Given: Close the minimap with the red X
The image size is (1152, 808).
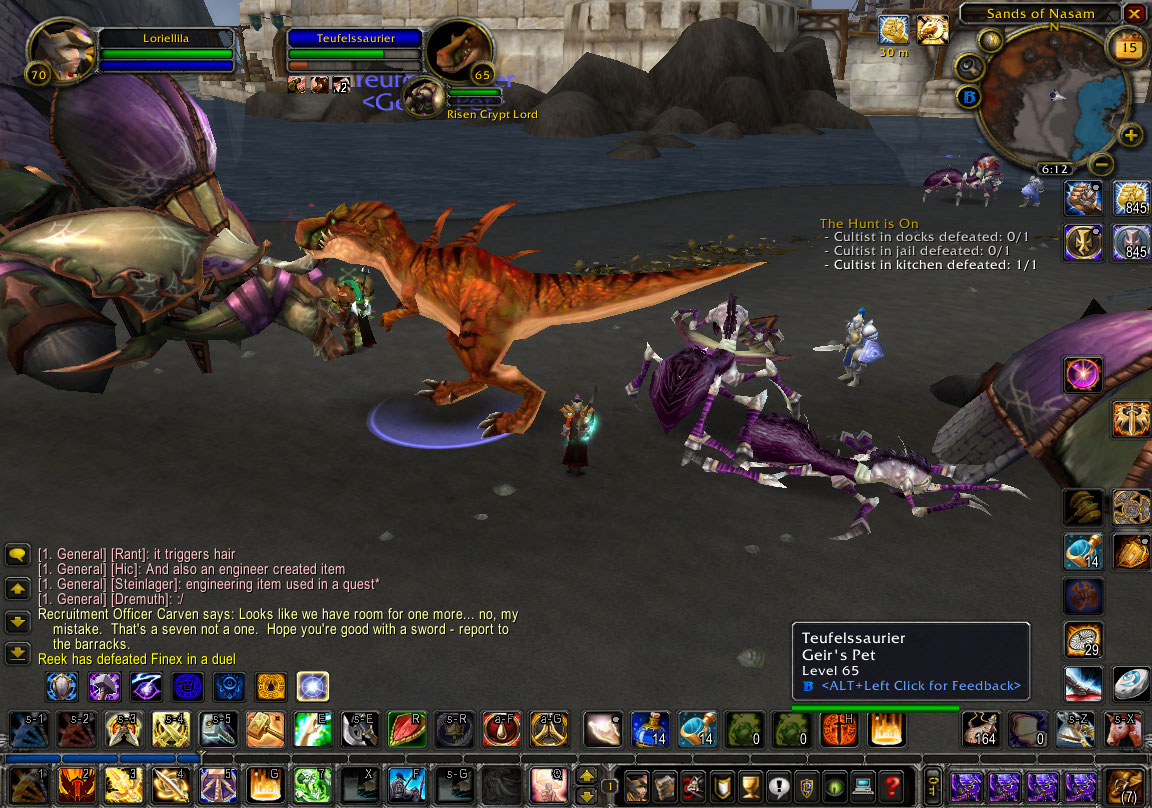Looking at the screenshot, I should click(x=1134, y=14).
